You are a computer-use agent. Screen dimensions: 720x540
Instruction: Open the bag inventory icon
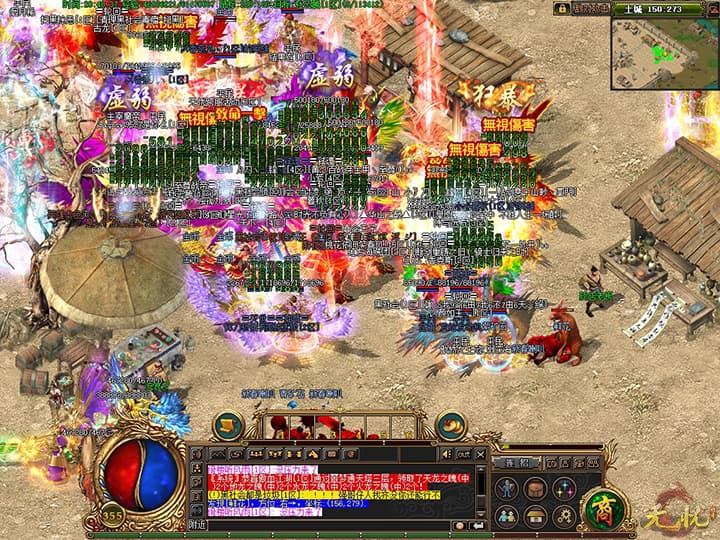(x=536, y=488)
